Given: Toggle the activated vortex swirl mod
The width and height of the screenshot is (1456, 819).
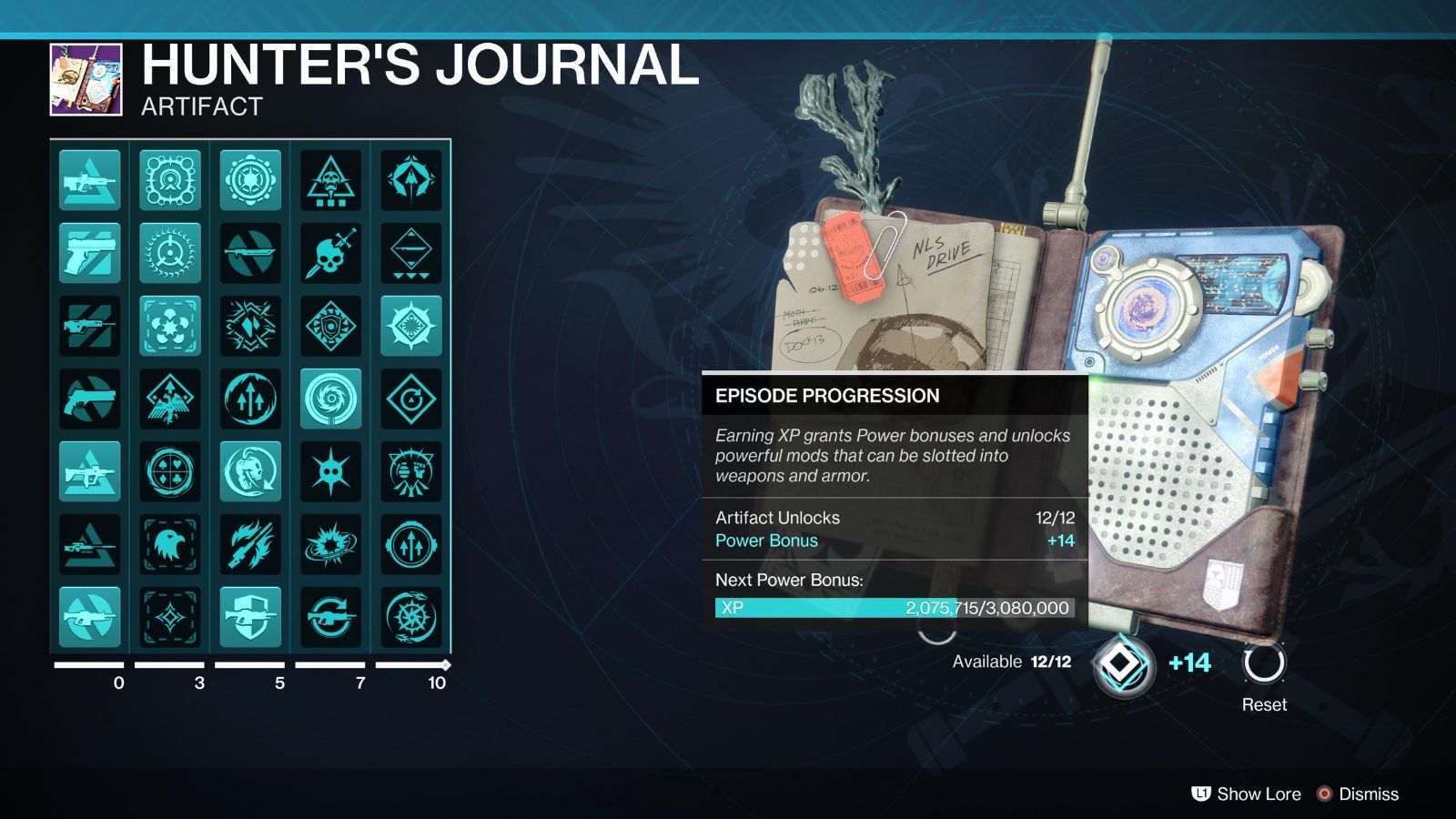Looking at the screenshot, I should (330, 399).
